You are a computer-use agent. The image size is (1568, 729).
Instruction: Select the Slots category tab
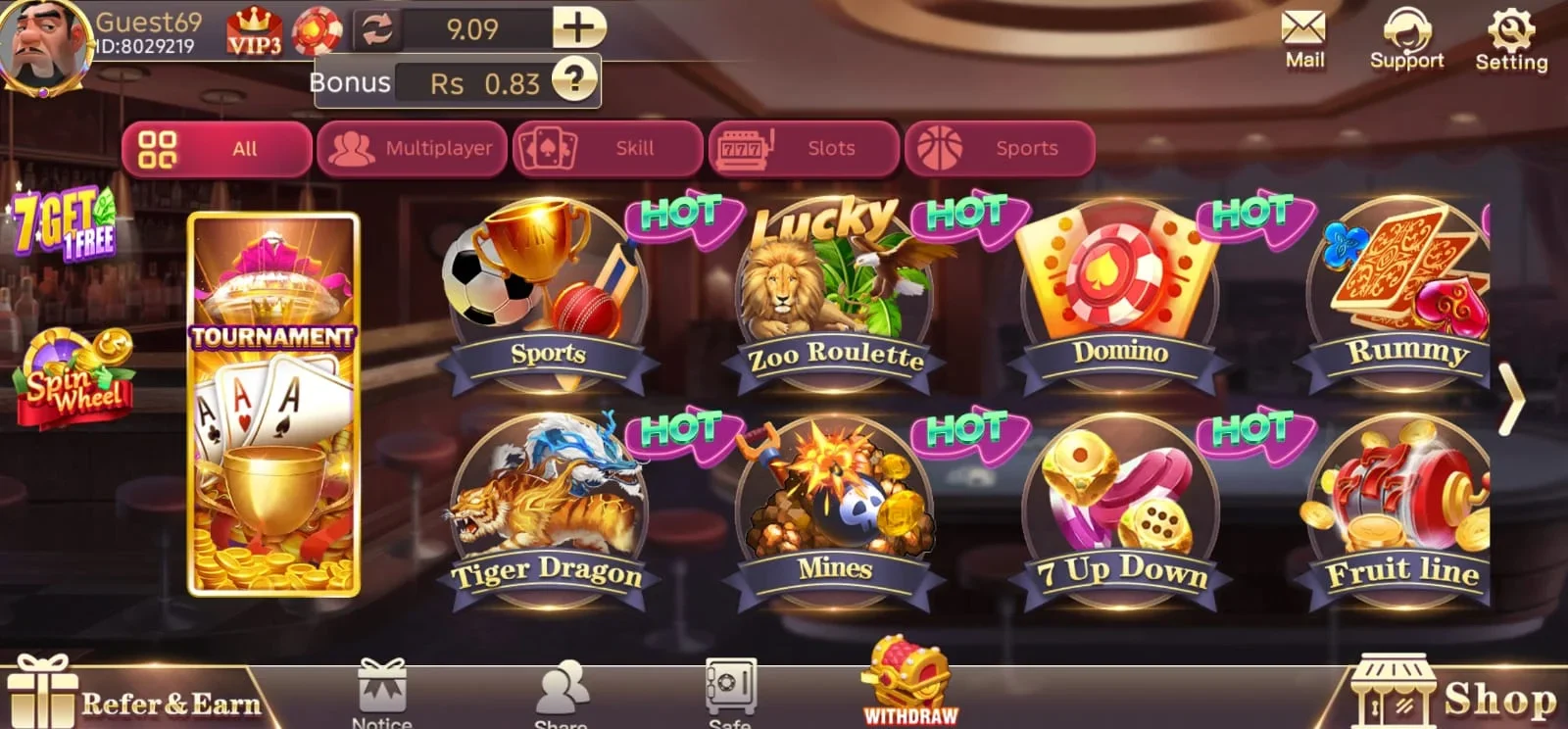click(x=804, y=148)
